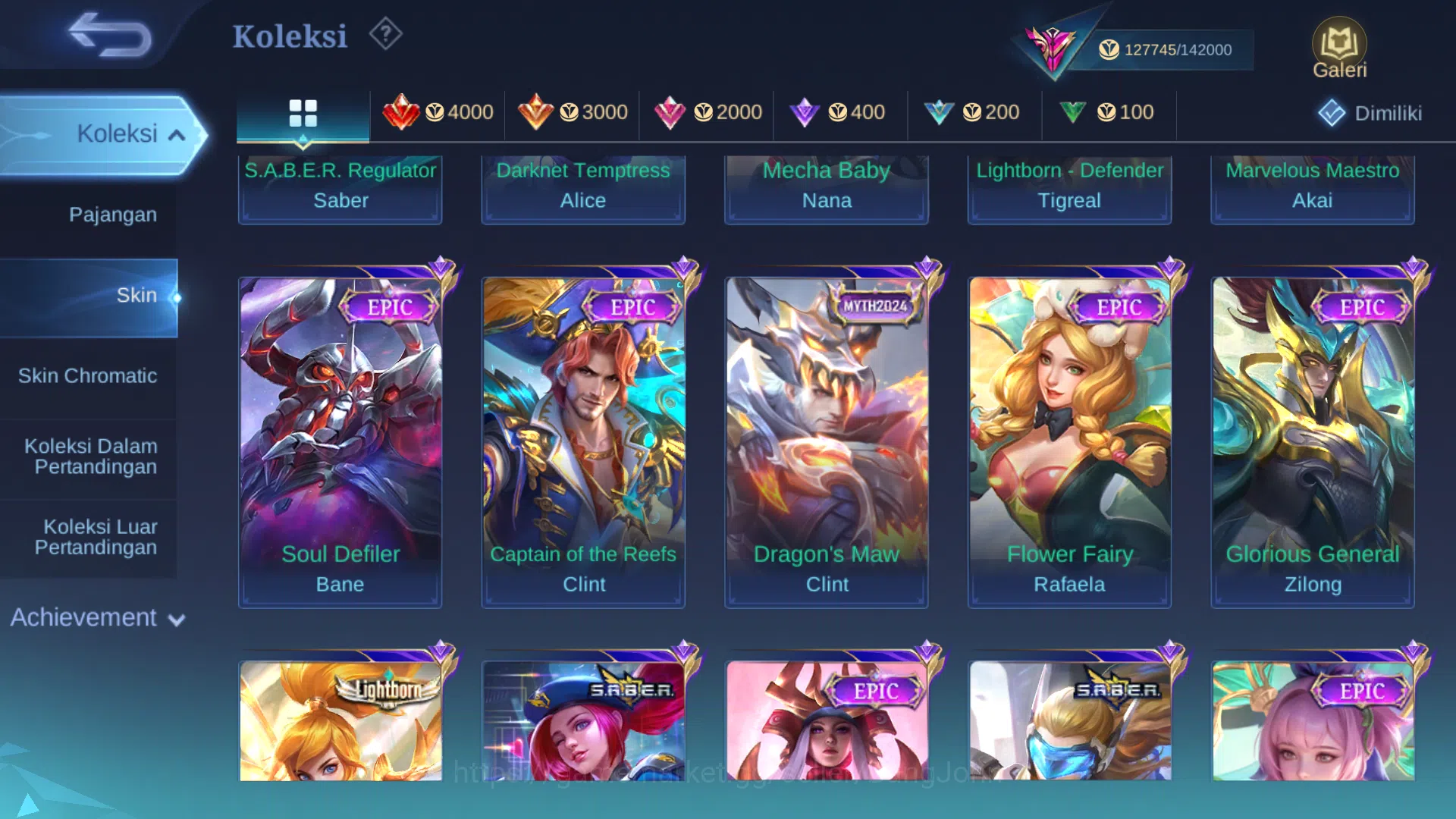This screenshot has width=1456, height=819.
Task: Switch to the Skin tab
Action: [136, 295]
